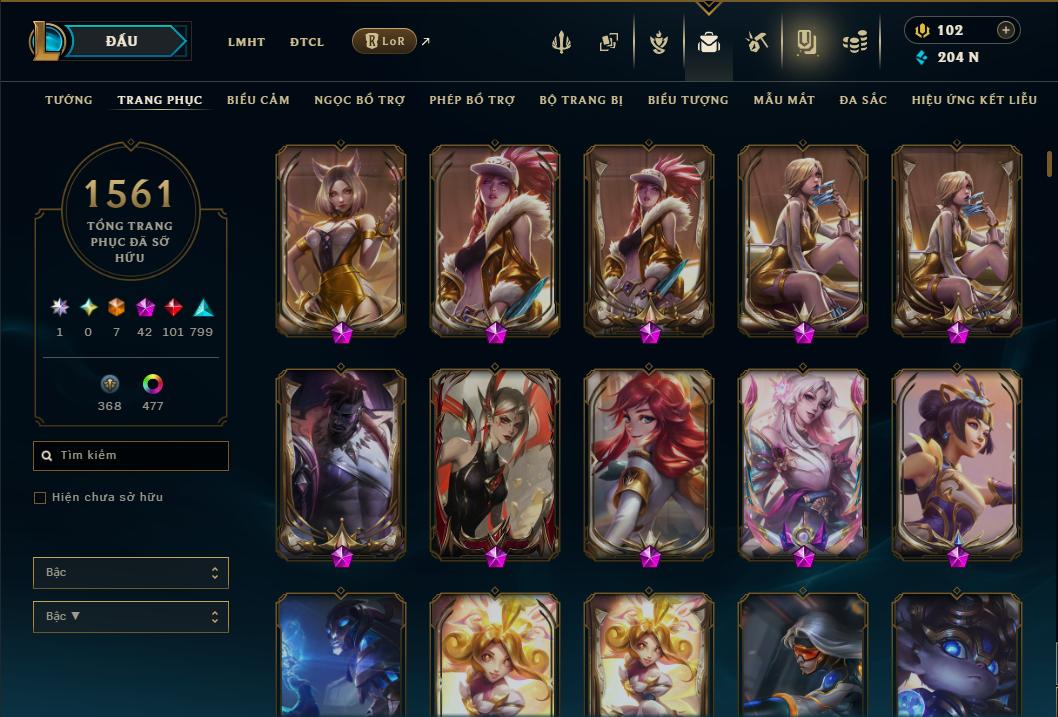This screenshot has width=1058, height=717.
Task: Go to the PHÉP BỔ TRỢ tab
Action: click(472, 100)
